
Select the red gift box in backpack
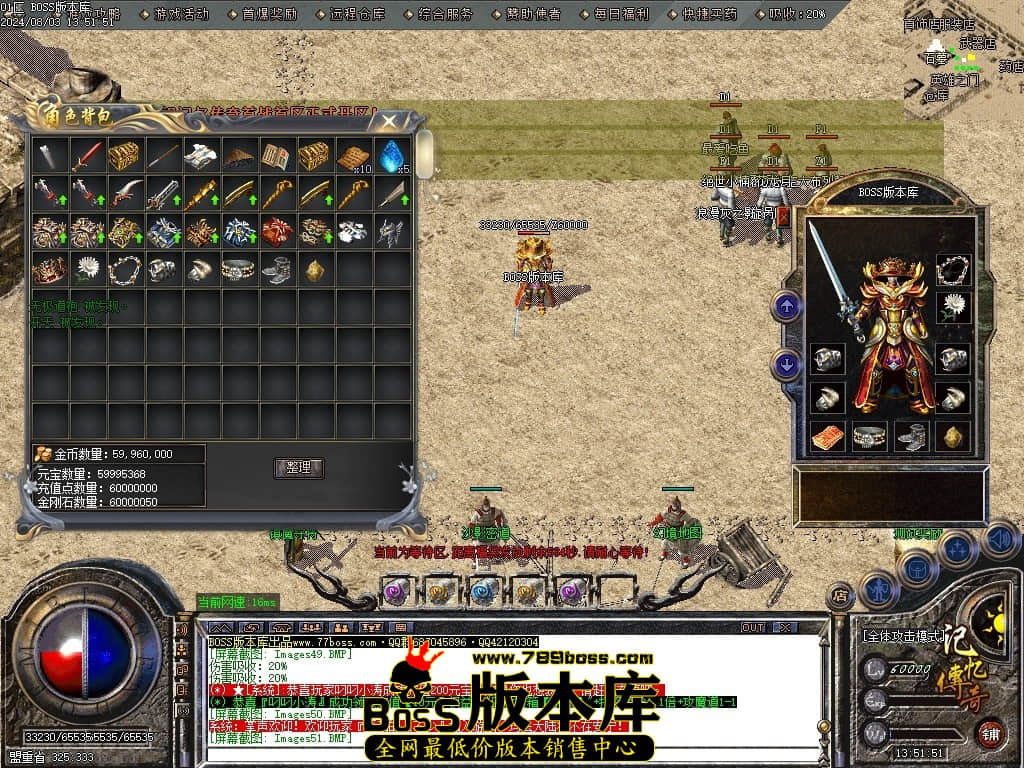pos(278,232)
